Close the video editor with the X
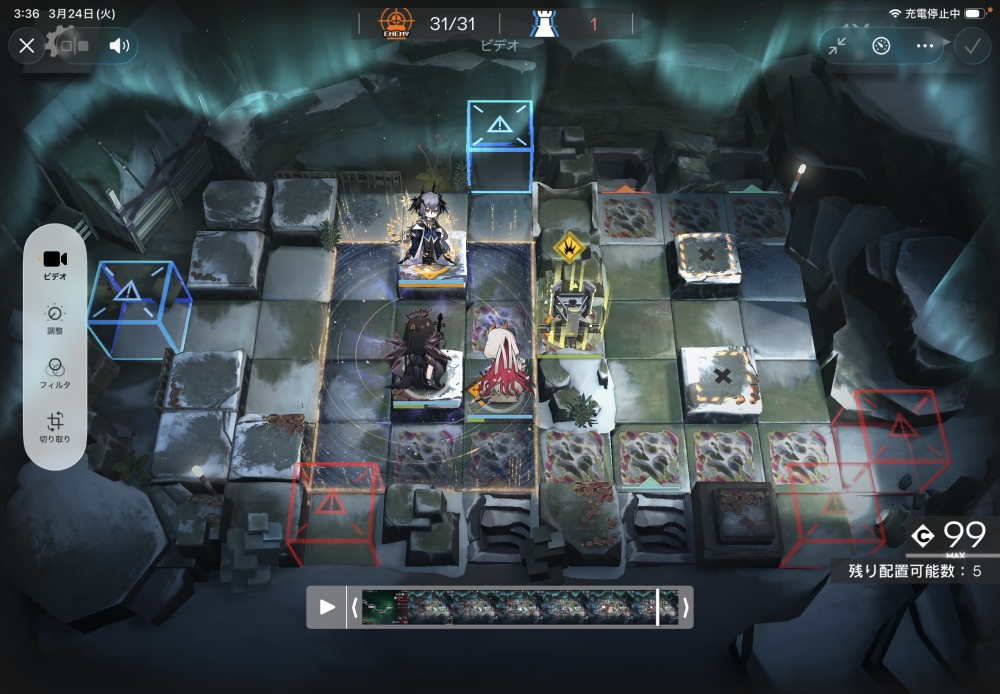The width and height of the screenshot is (1000, 694). 27,45
